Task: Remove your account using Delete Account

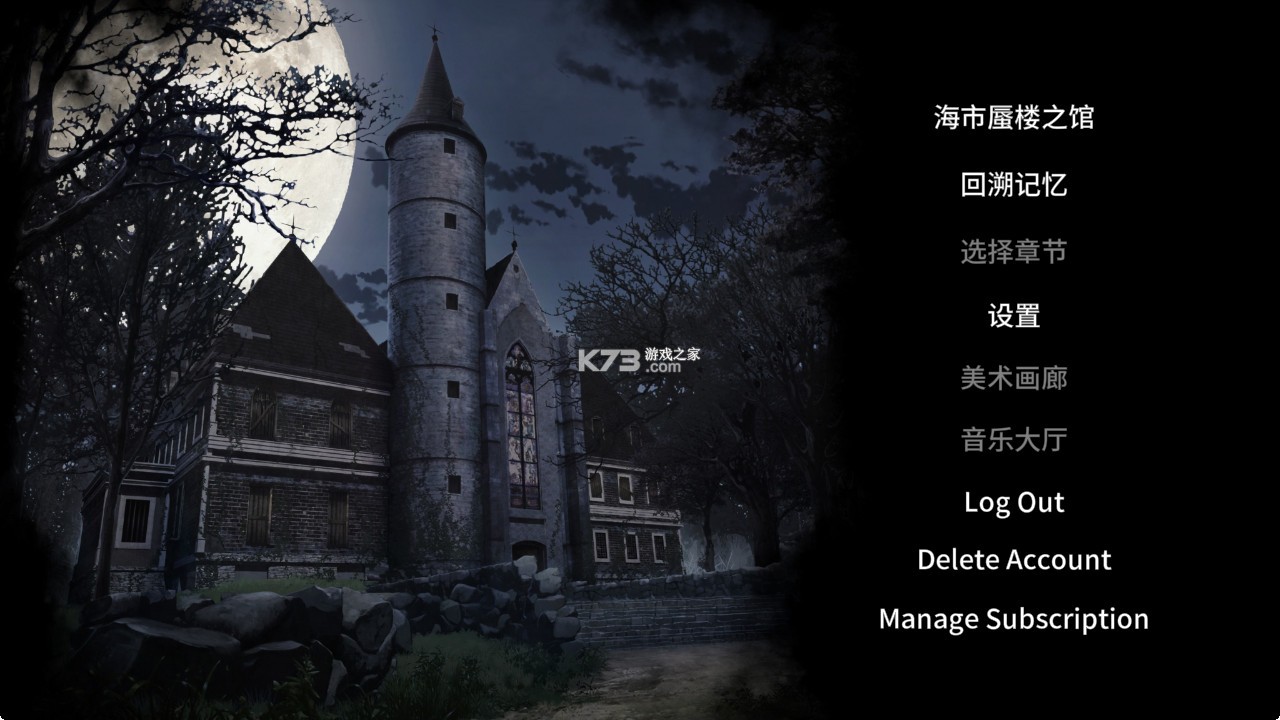Action: [x=1014, y=560]
